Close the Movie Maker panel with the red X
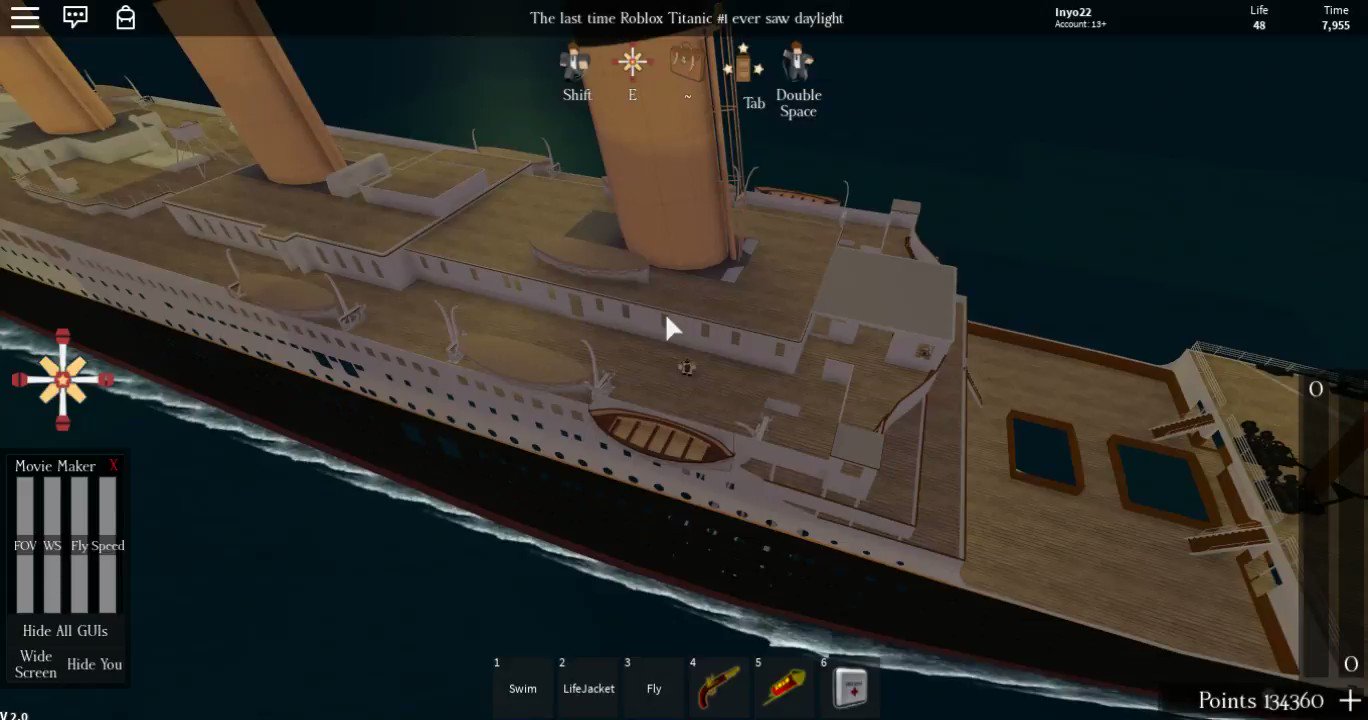This screenshot has height=720, width=1368. [113, 465]
